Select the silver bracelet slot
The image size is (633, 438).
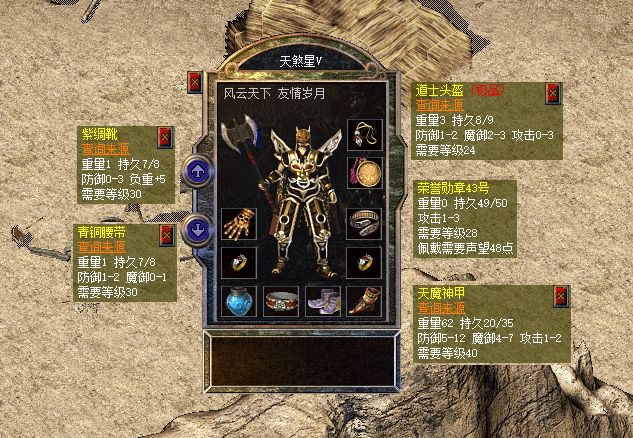coord(362,222)
